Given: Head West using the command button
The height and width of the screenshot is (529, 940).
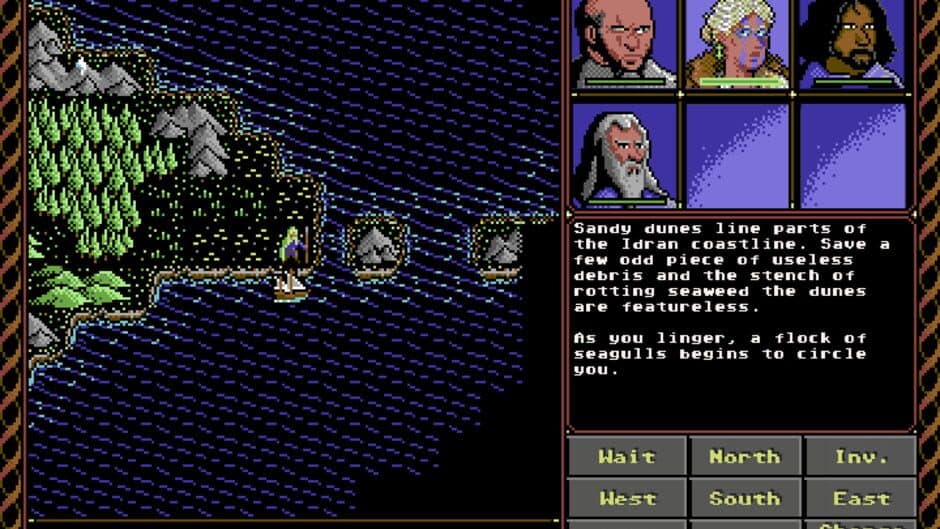Looking at the screenshot, I should click(627, 497).
